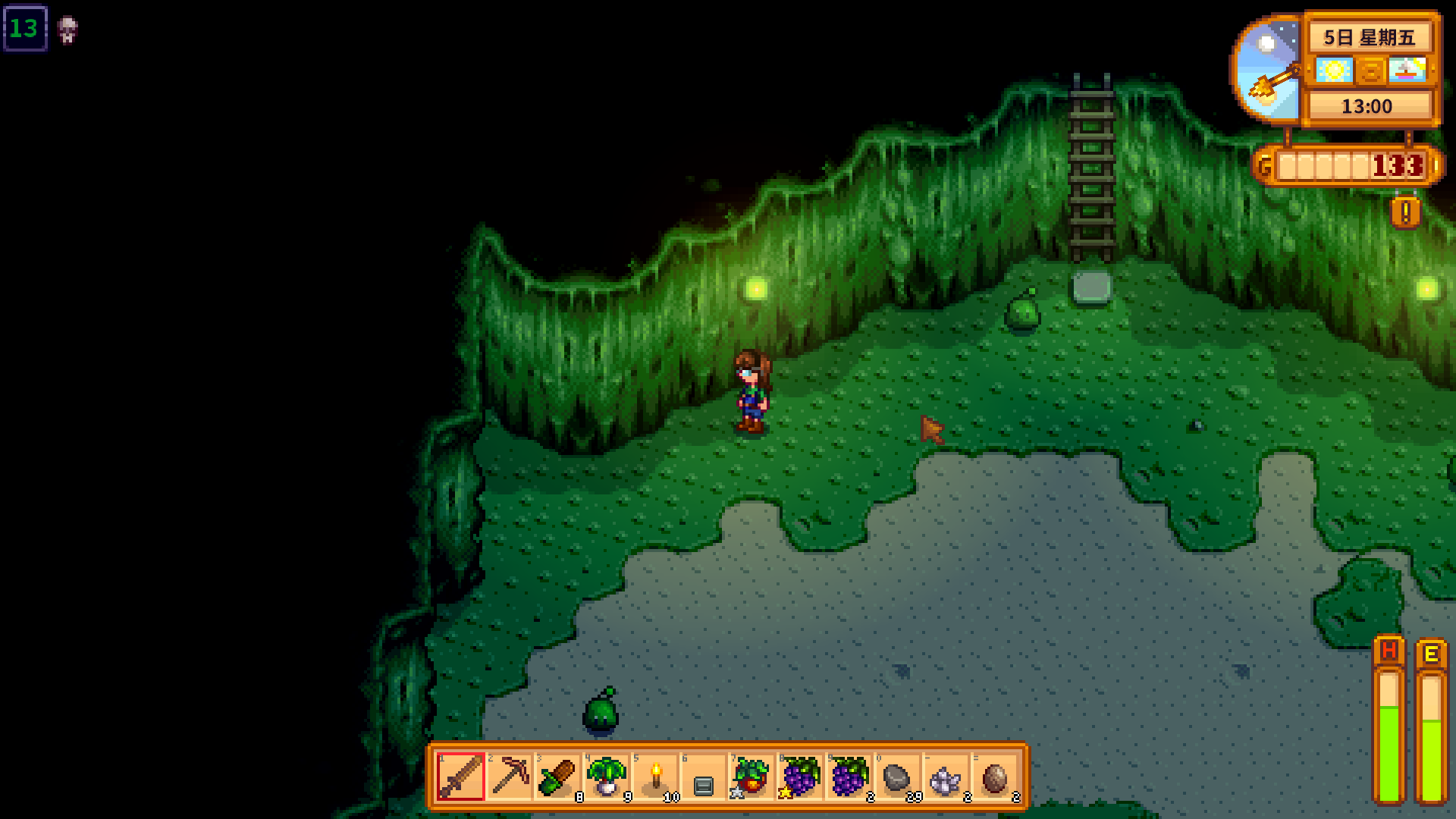The image size is (1456, 819).
Task: Choose the white quartz crystal slot
Action: 946,777
